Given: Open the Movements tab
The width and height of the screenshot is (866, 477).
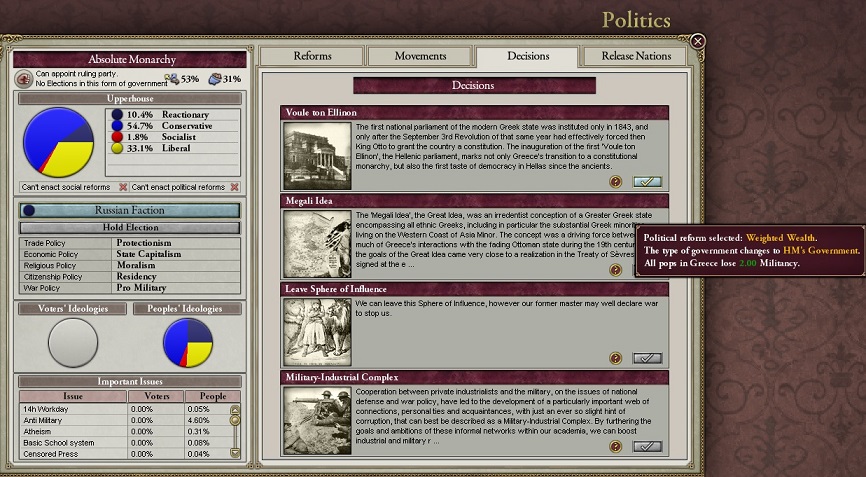Looking at the screenshot, I should [420, 57].
